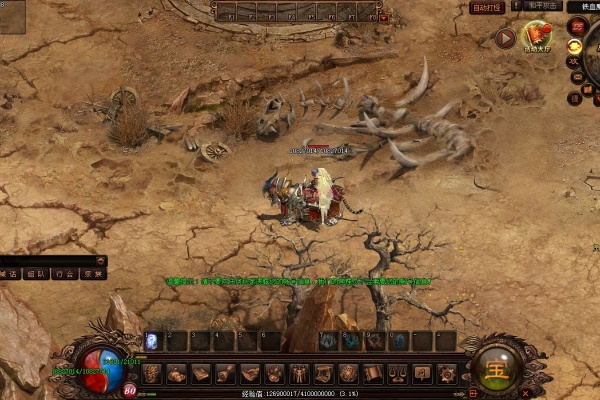The height and width of the screenshot is (400, 600).
Task: Open the 玉 jade orb button
Action: tap(498, 366)
